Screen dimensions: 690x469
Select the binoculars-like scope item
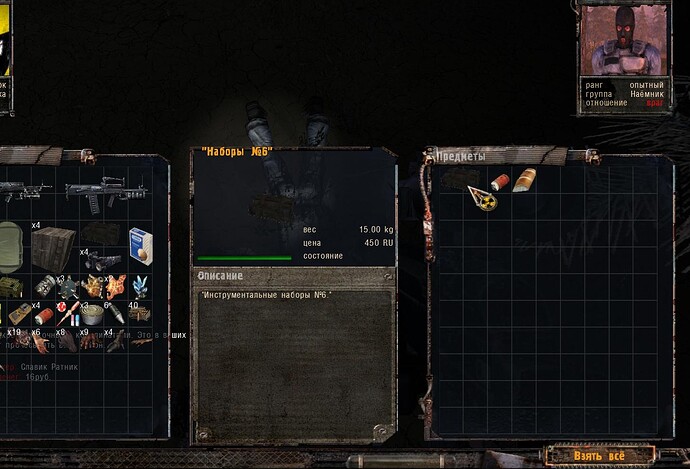point(104,260)
